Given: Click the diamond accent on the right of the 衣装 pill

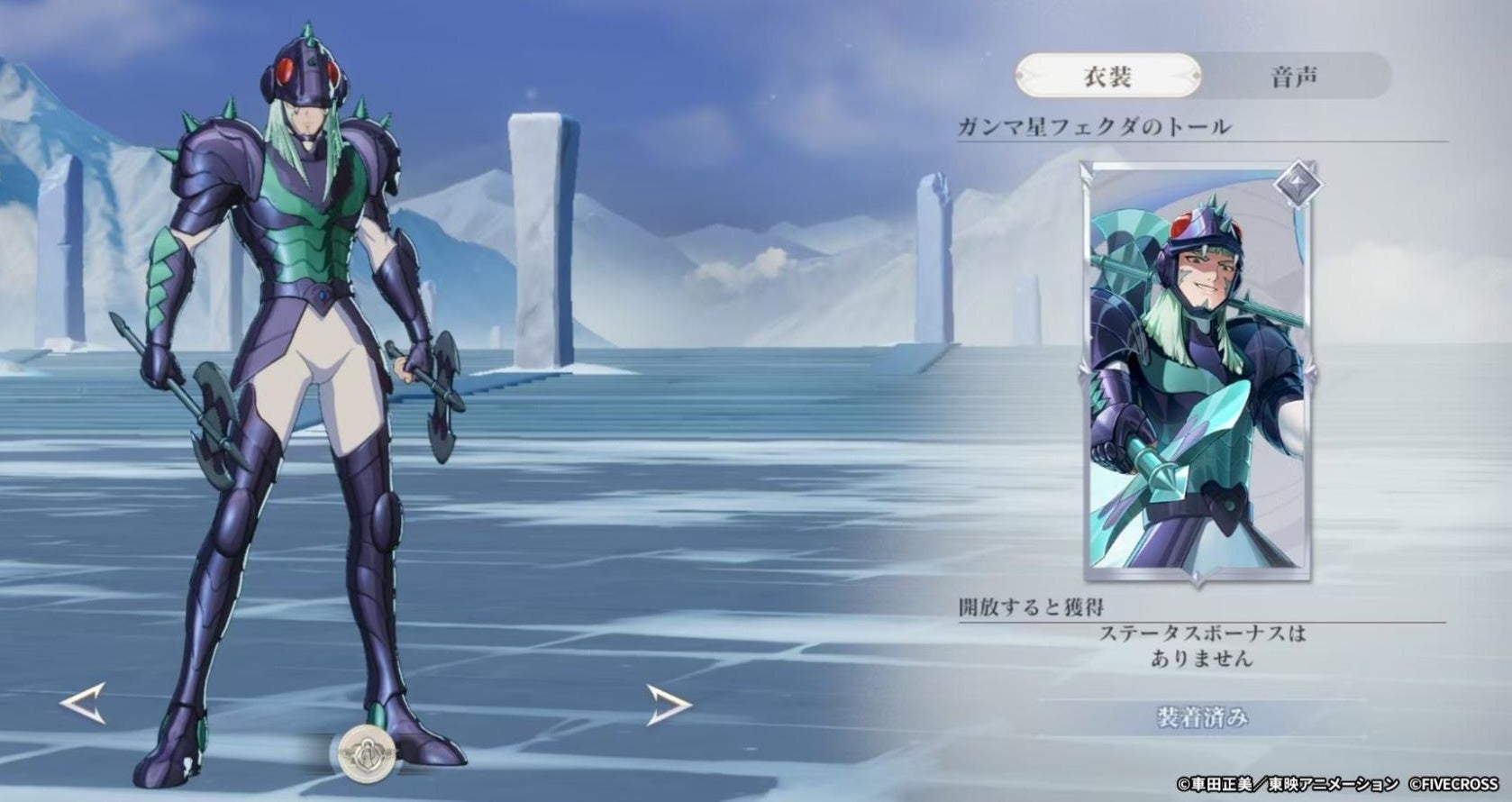Looking at the screenshot, I should [x=1197, y=74].
